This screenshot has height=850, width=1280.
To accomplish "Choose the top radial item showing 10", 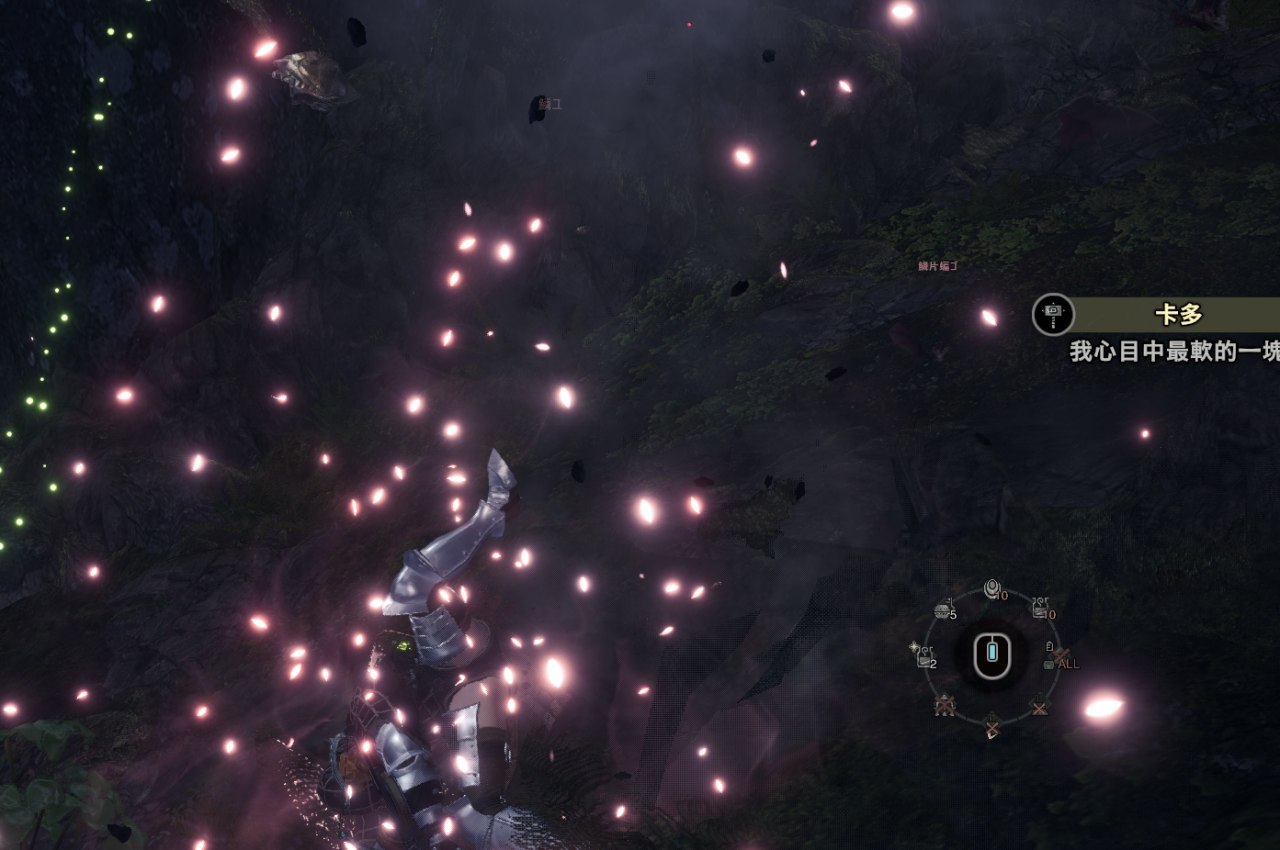I will [992, 589].
